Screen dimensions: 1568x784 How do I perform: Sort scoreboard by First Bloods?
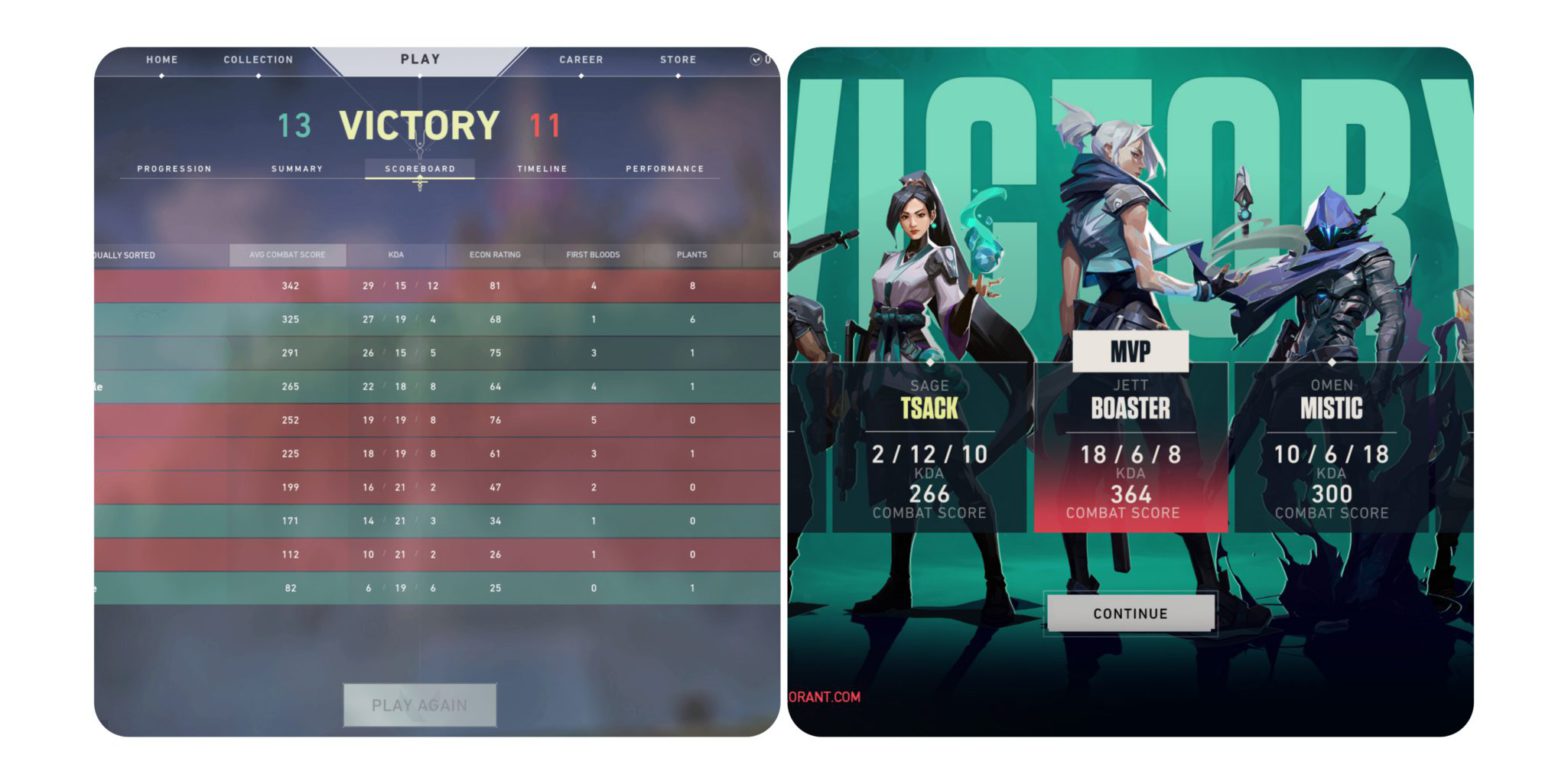pos(591,255)
